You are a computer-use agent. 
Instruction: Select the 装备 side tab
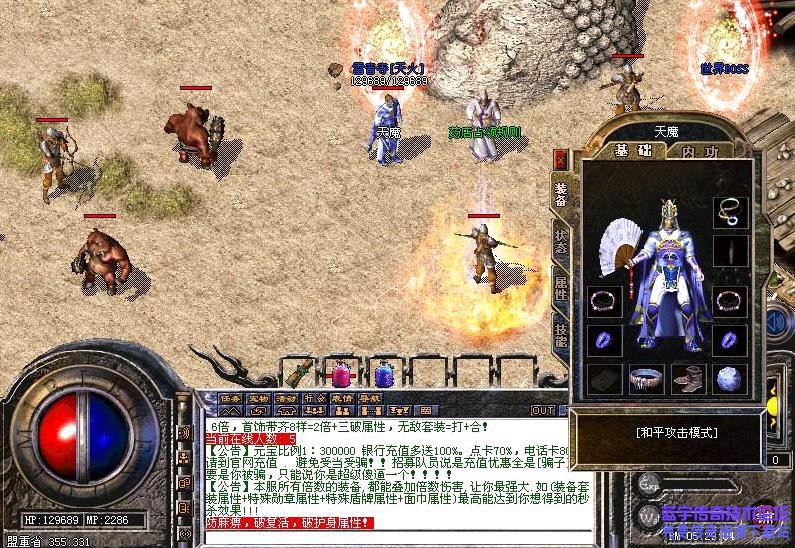click(x=560, y=195)
